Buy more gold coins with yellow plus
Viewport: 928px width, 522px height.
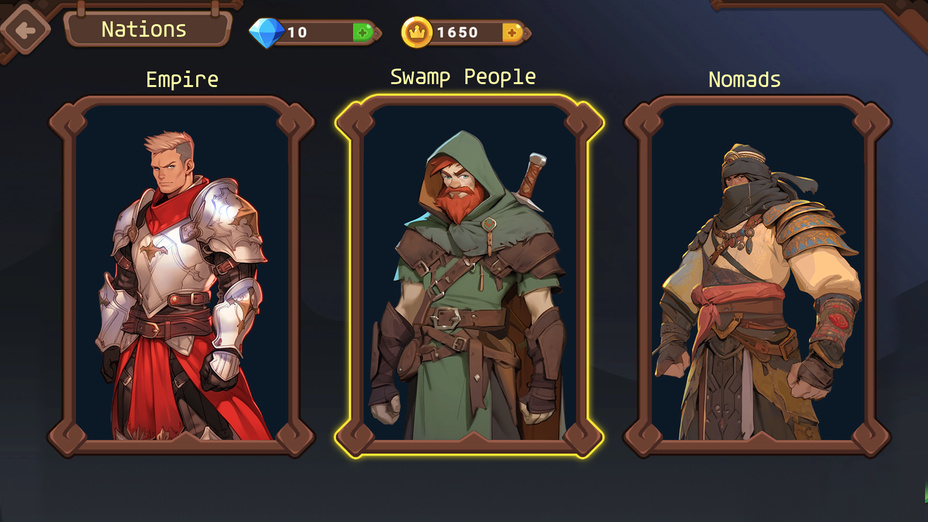[x=513, y=32]
